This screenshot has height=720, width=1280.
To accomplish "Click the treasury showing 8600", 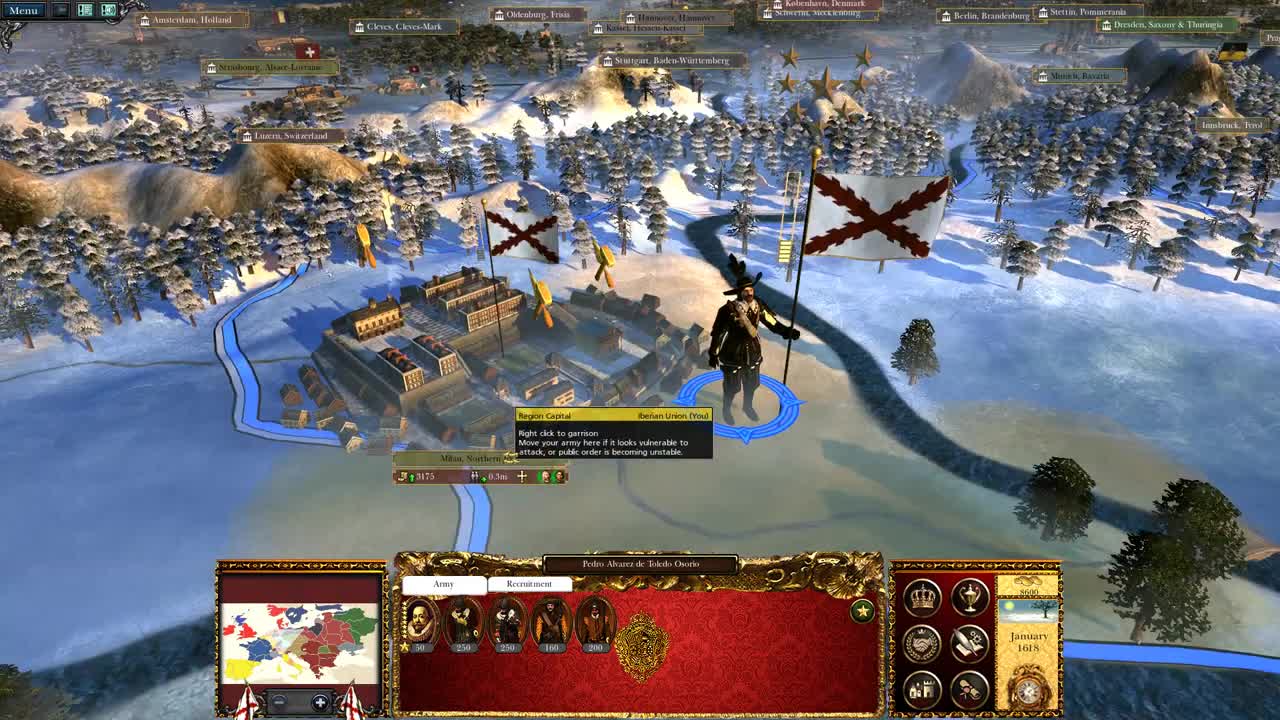I will click(x=1027, y=590).
